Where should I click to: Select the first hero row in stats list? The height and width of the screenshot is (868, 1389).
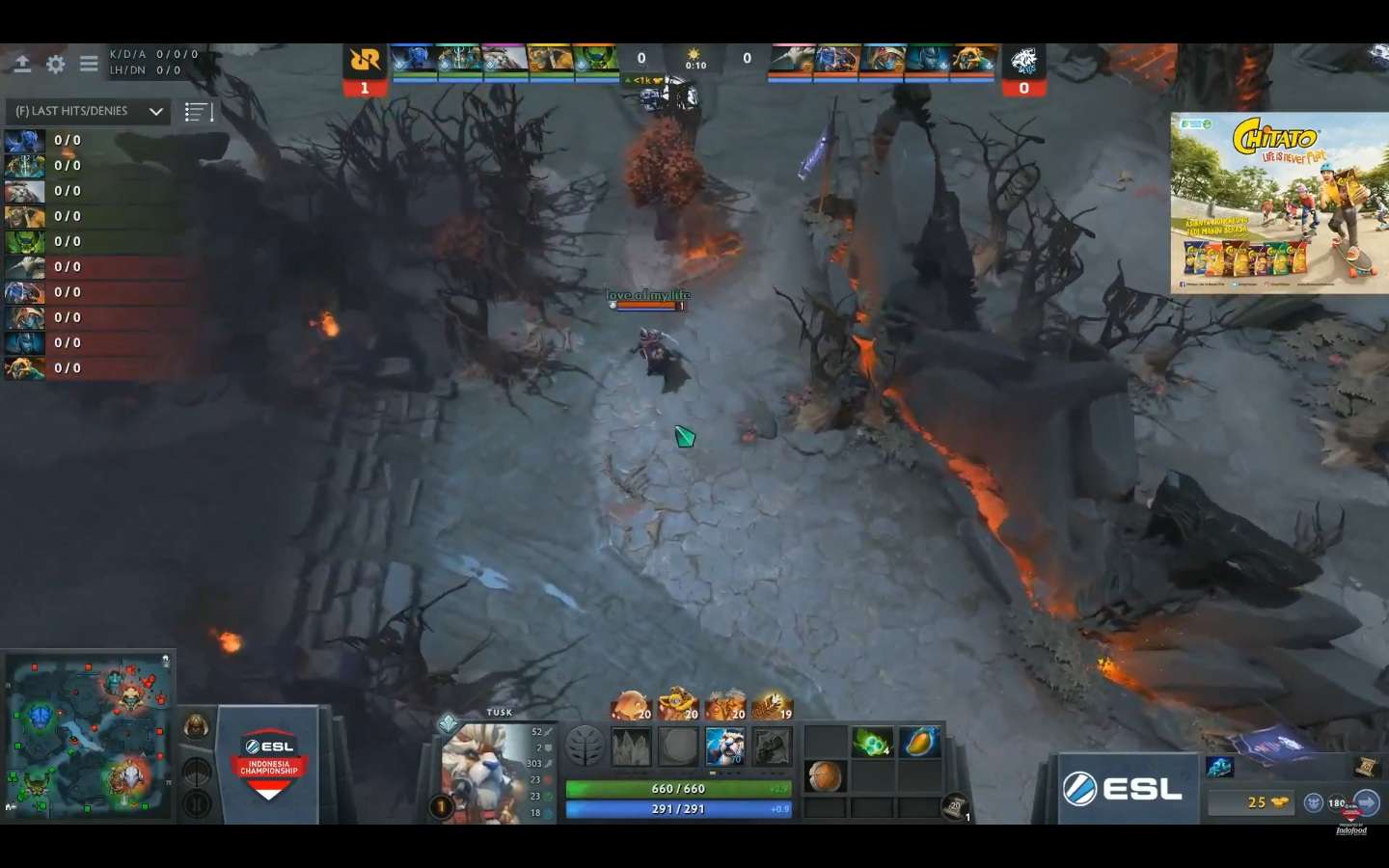(x=96, y=141)
